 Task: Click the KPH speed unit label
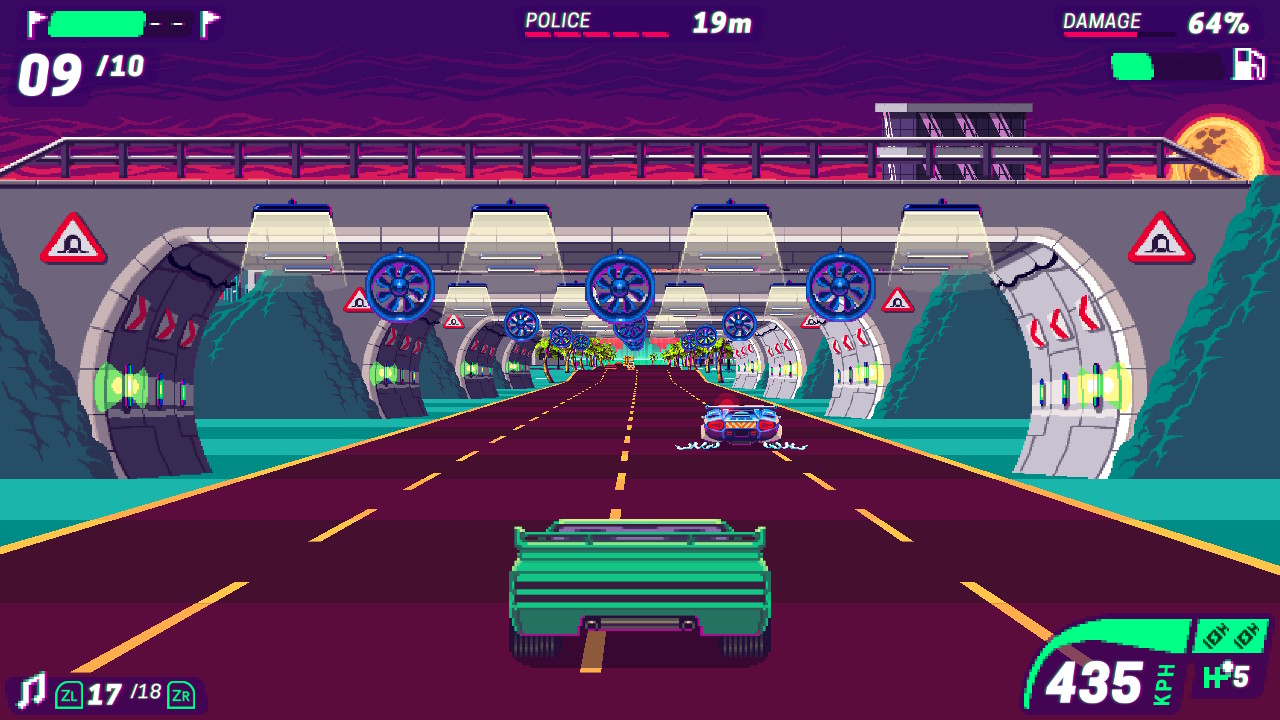pyautogui.click(x=1163, y=685)
